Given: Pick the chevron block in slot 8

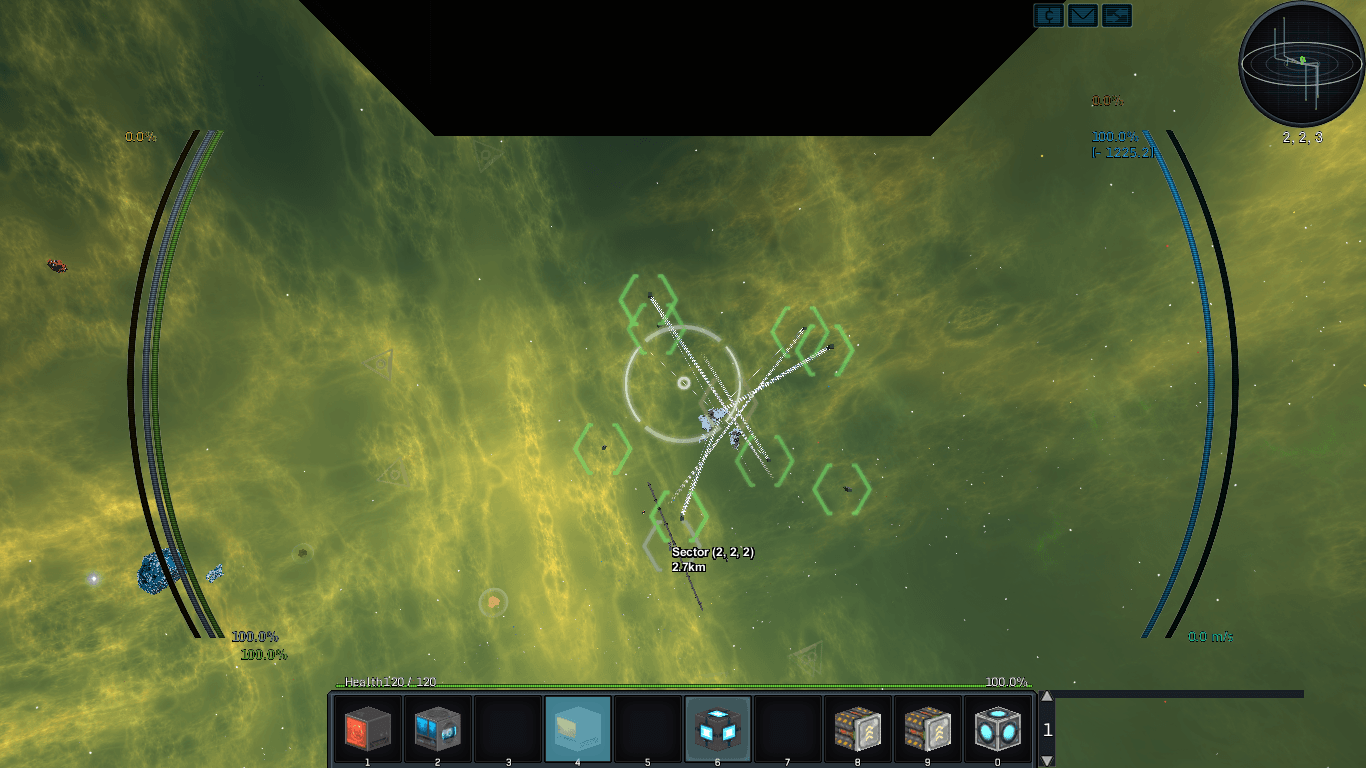Looking at the screenshot, I should point(857,729).
